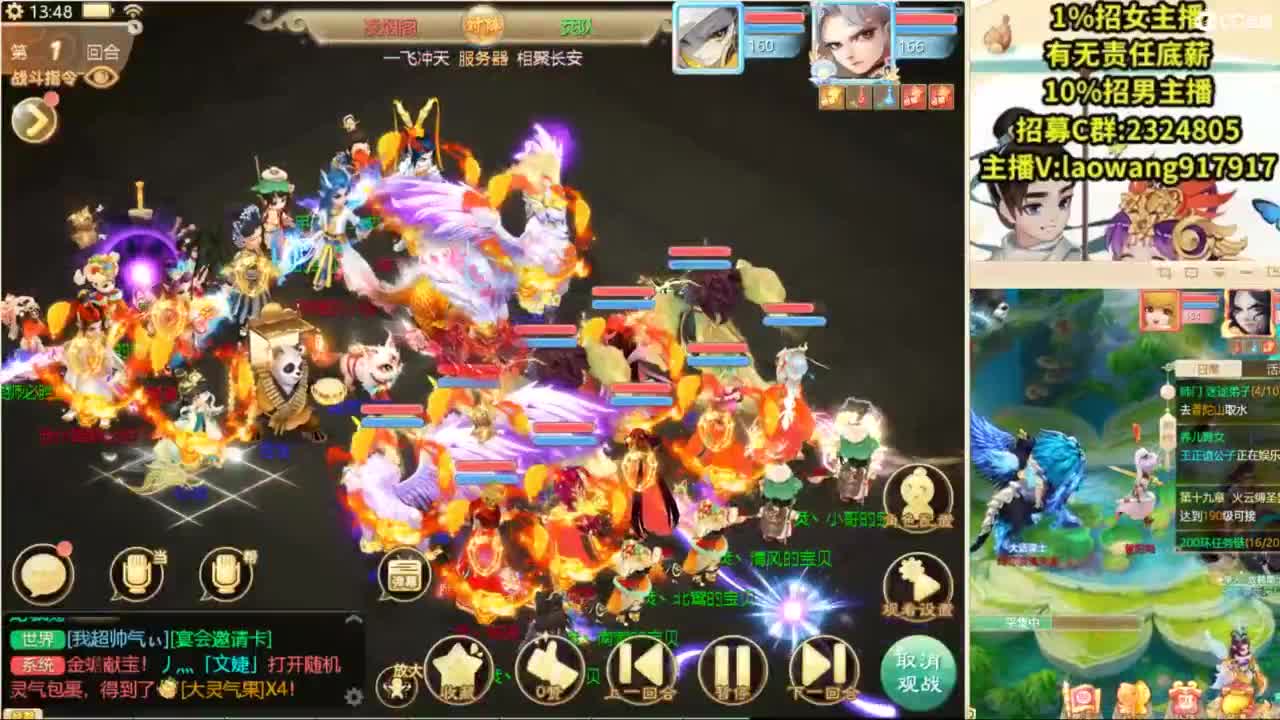Expand the yellow arrow side panel

tap(32, 120)
